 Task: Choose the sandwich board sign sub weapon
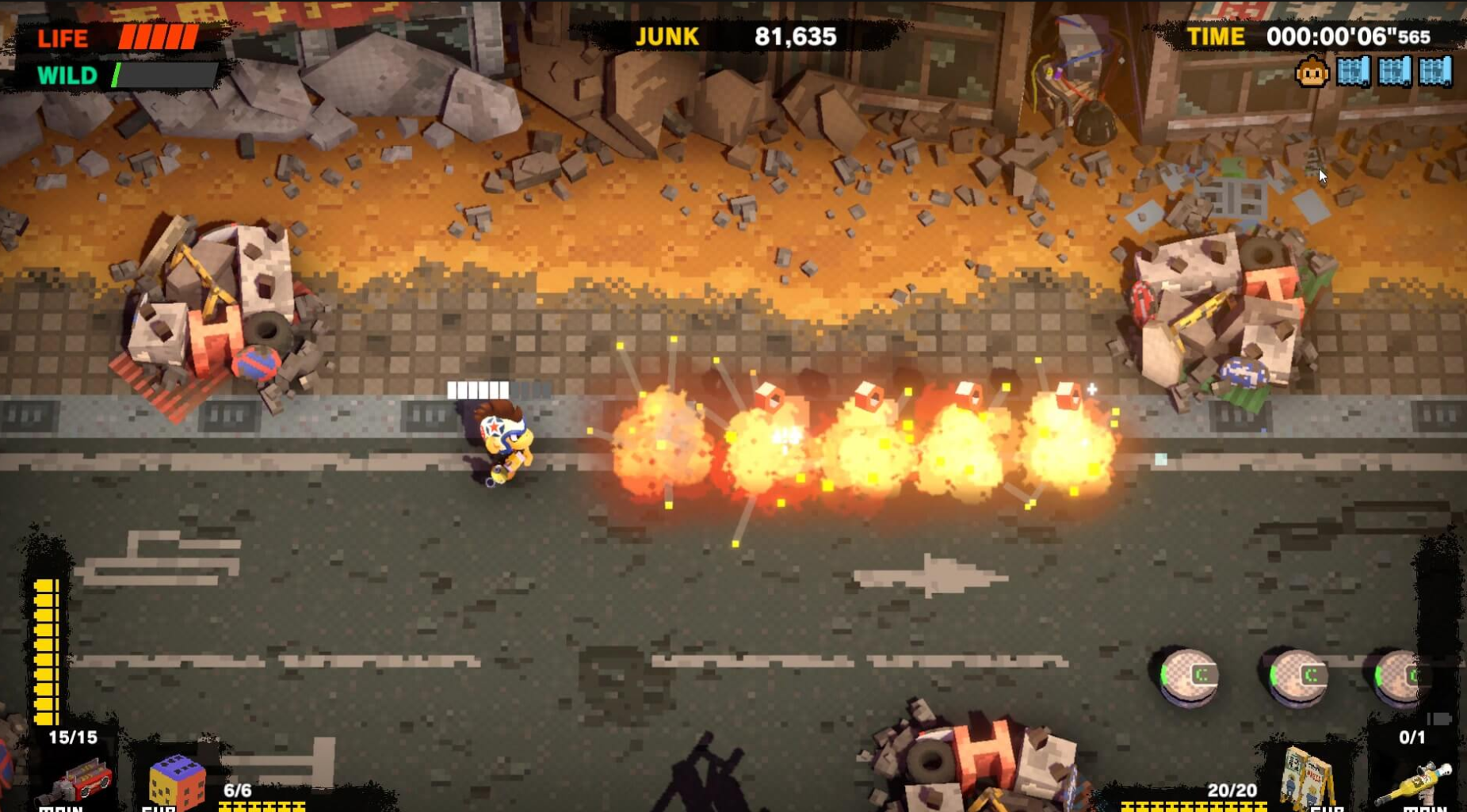(x=1308, y=777)
